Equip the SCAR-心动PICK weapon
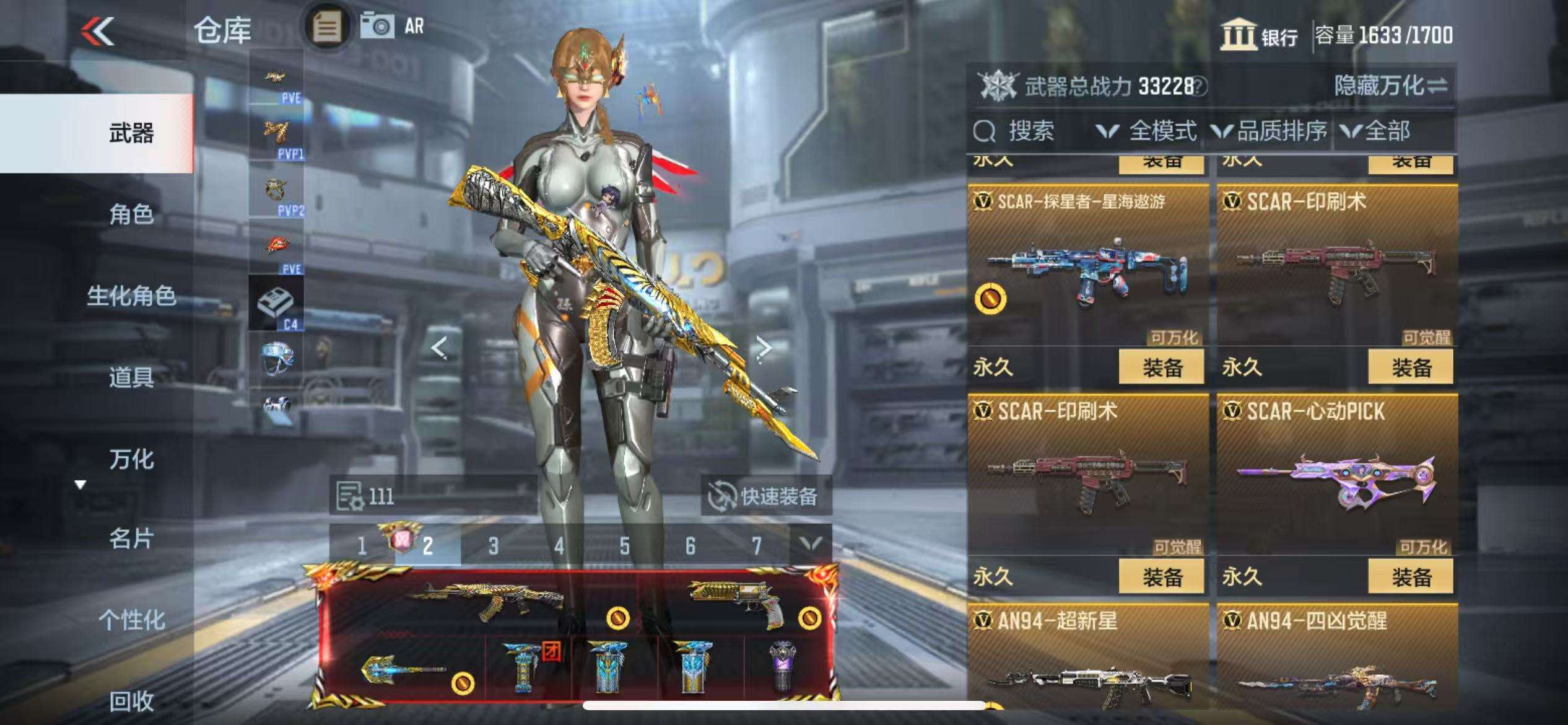Screen dimensions: 1568x725 click(x=1411, y=577)
